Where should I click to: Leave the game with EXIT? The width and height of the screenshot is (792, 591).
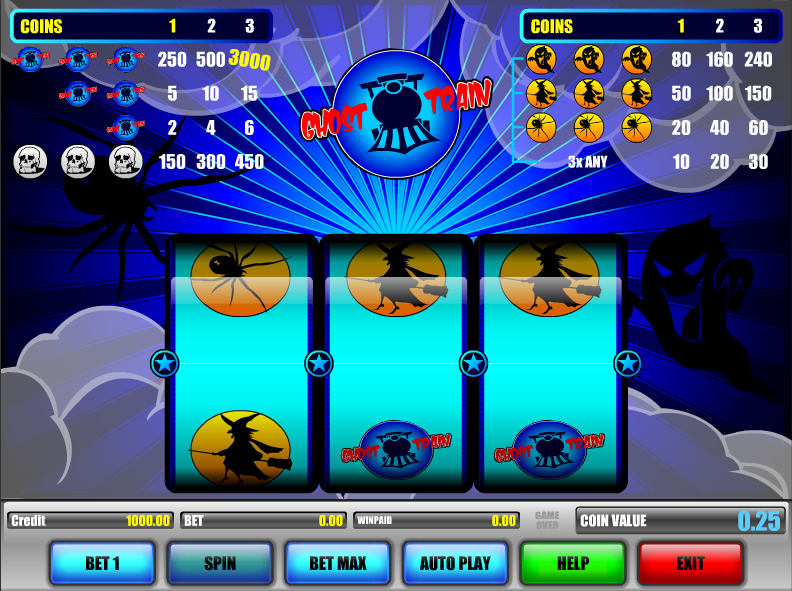(x=690, y=563)
